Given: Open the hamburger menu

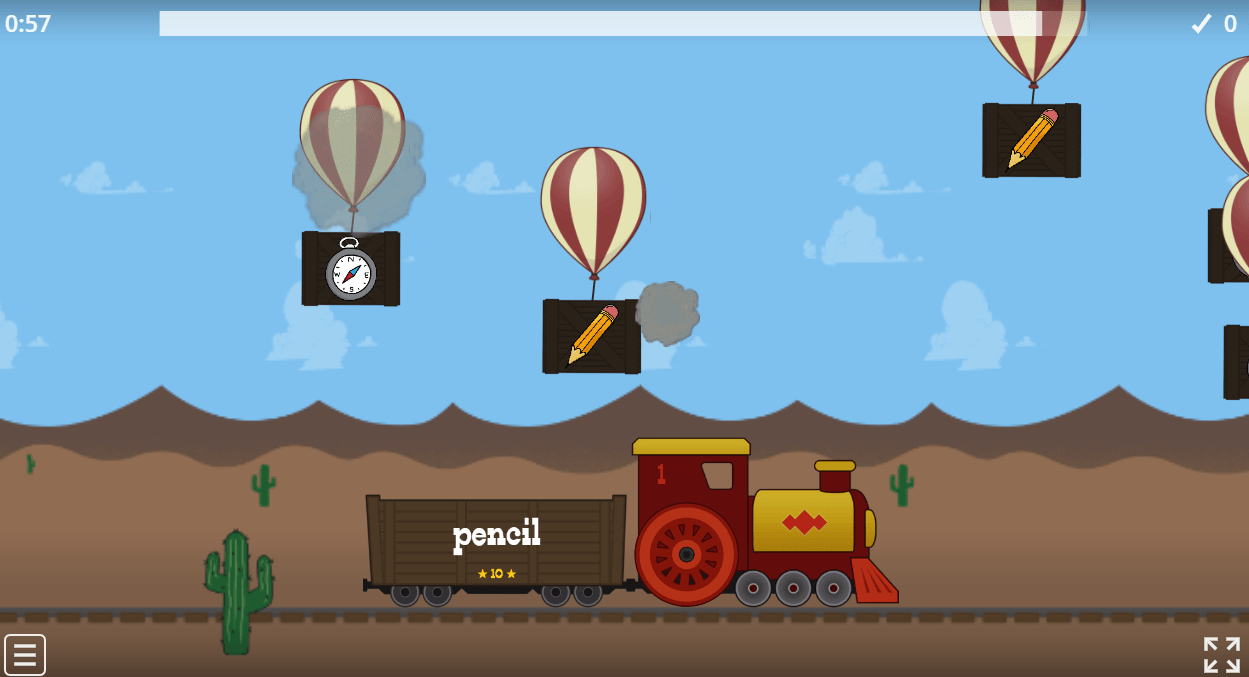Looking at the screenshot, I should point(25,655).
